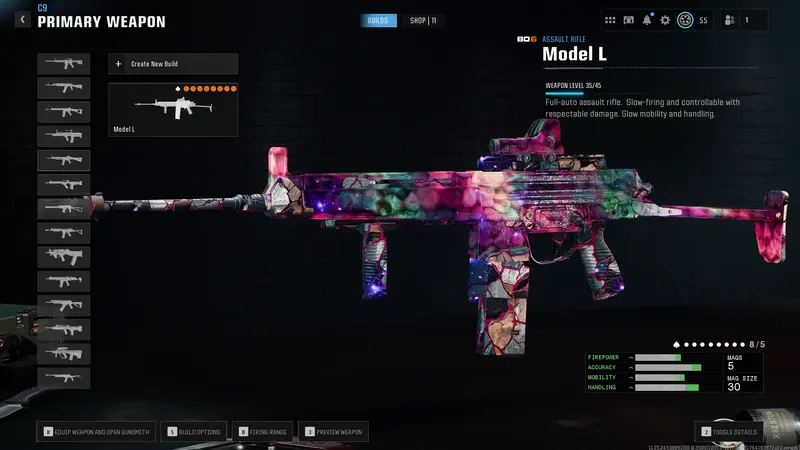The width and height of the screenshot is (800, 450).
Task: Open settings with the gear icon
Action: [665, 20]
